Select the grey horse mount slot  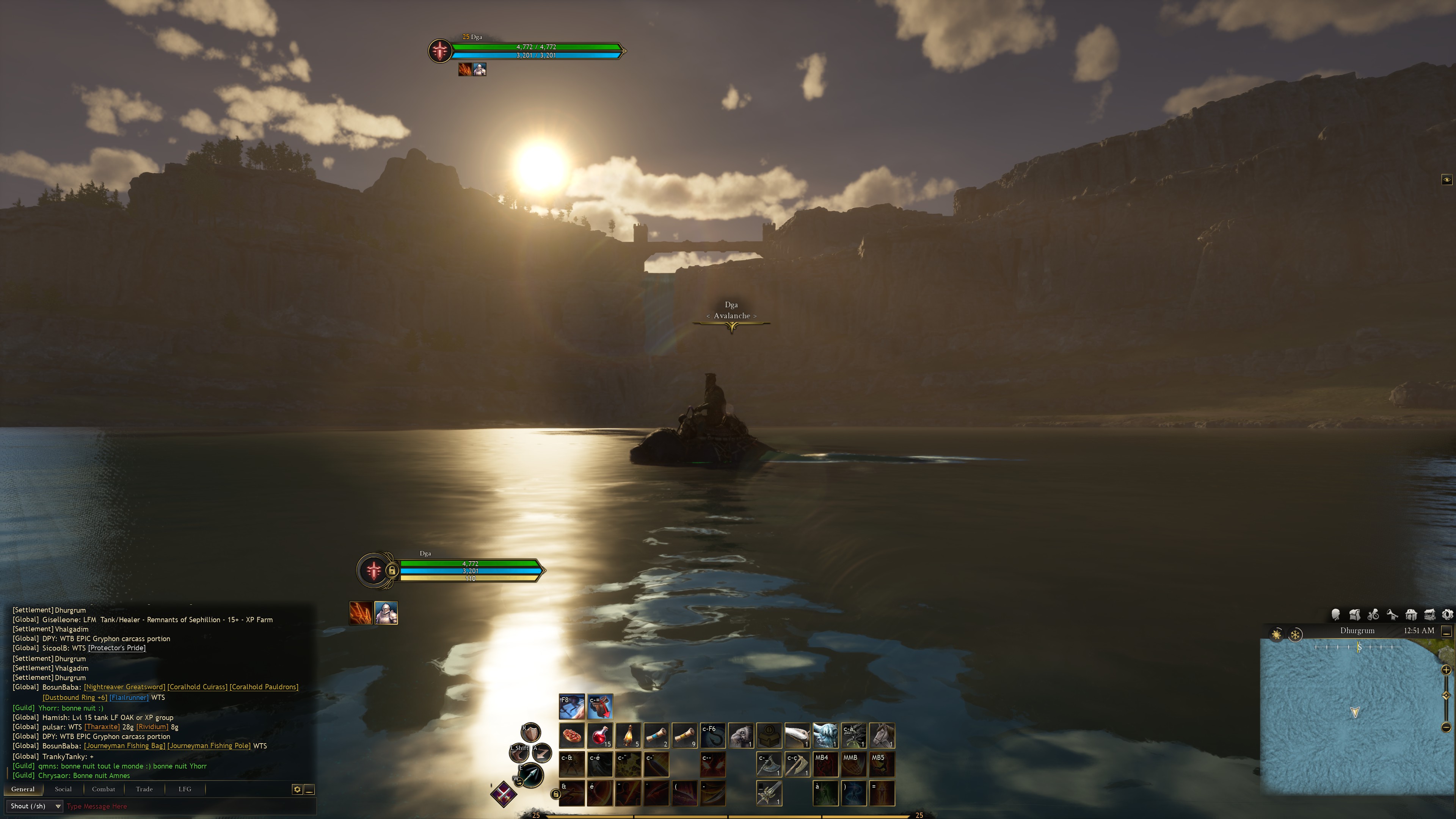[x=882, y=735]
